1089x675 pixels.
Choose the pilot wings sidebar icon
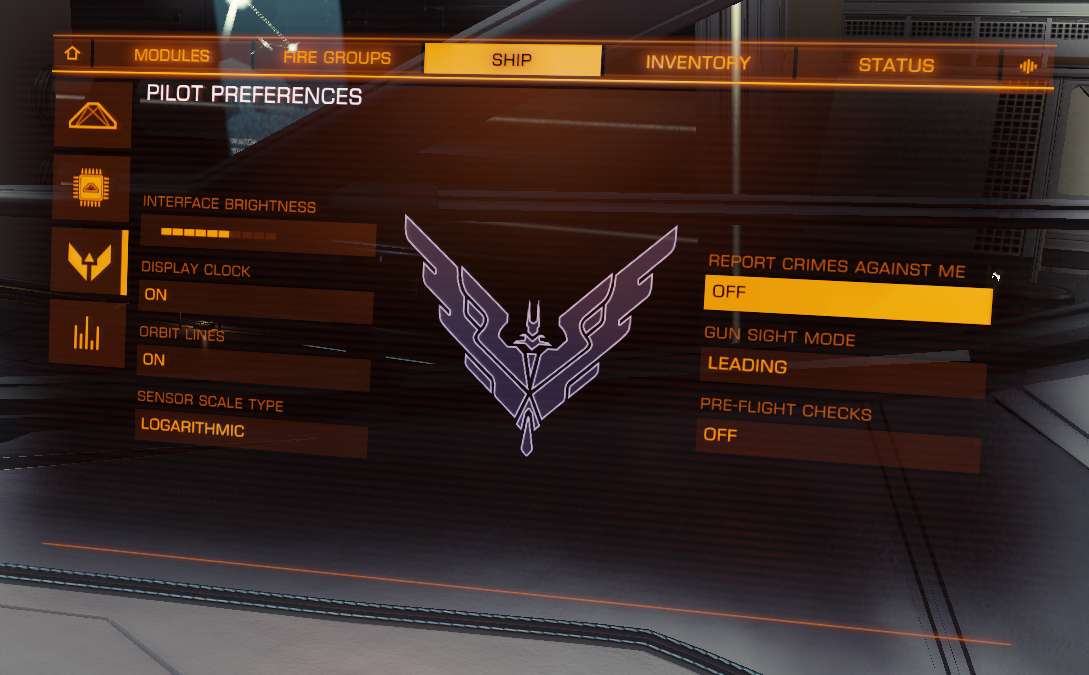pos(88,262)
